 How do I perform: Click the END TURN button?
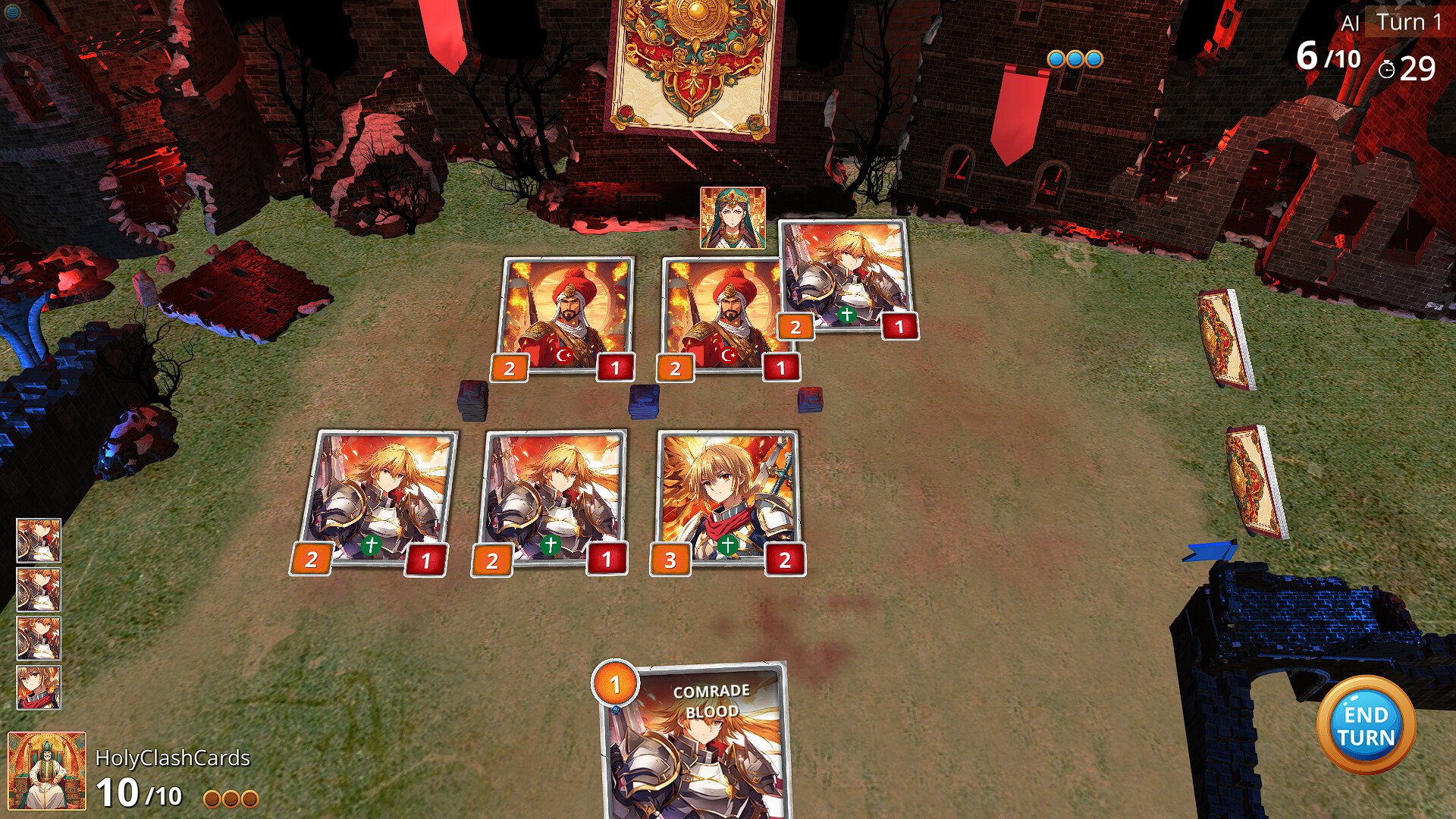[1366, 726]
